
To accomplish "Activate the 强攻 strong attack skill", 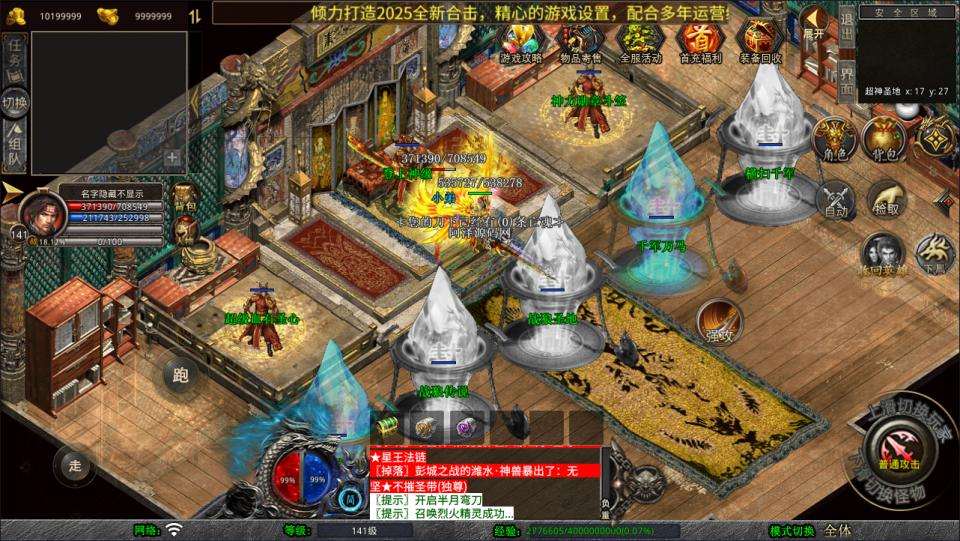I will pos(720,320).
